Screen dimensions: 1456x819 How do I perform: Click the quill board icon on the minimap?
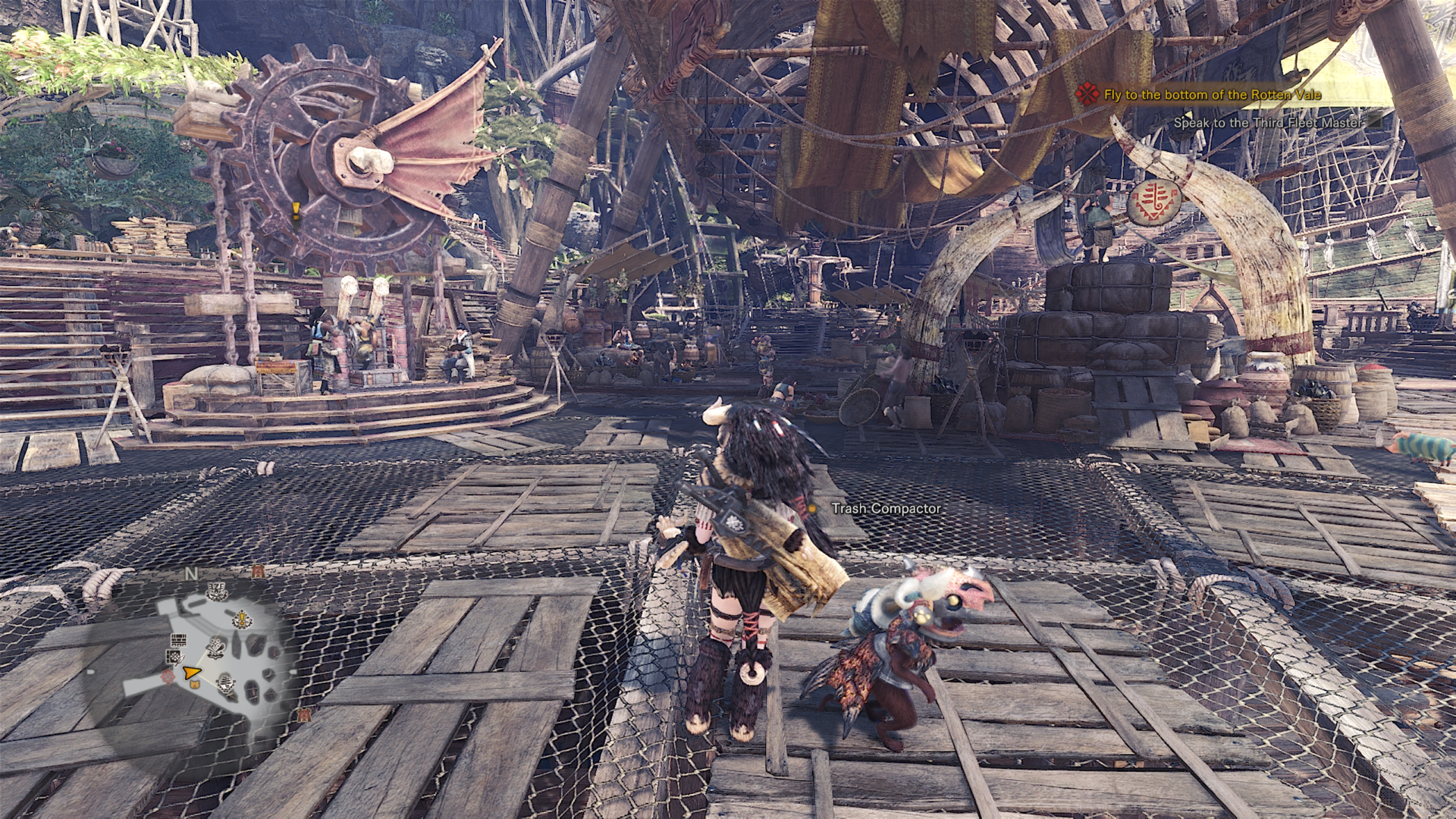tap(174, 658)
